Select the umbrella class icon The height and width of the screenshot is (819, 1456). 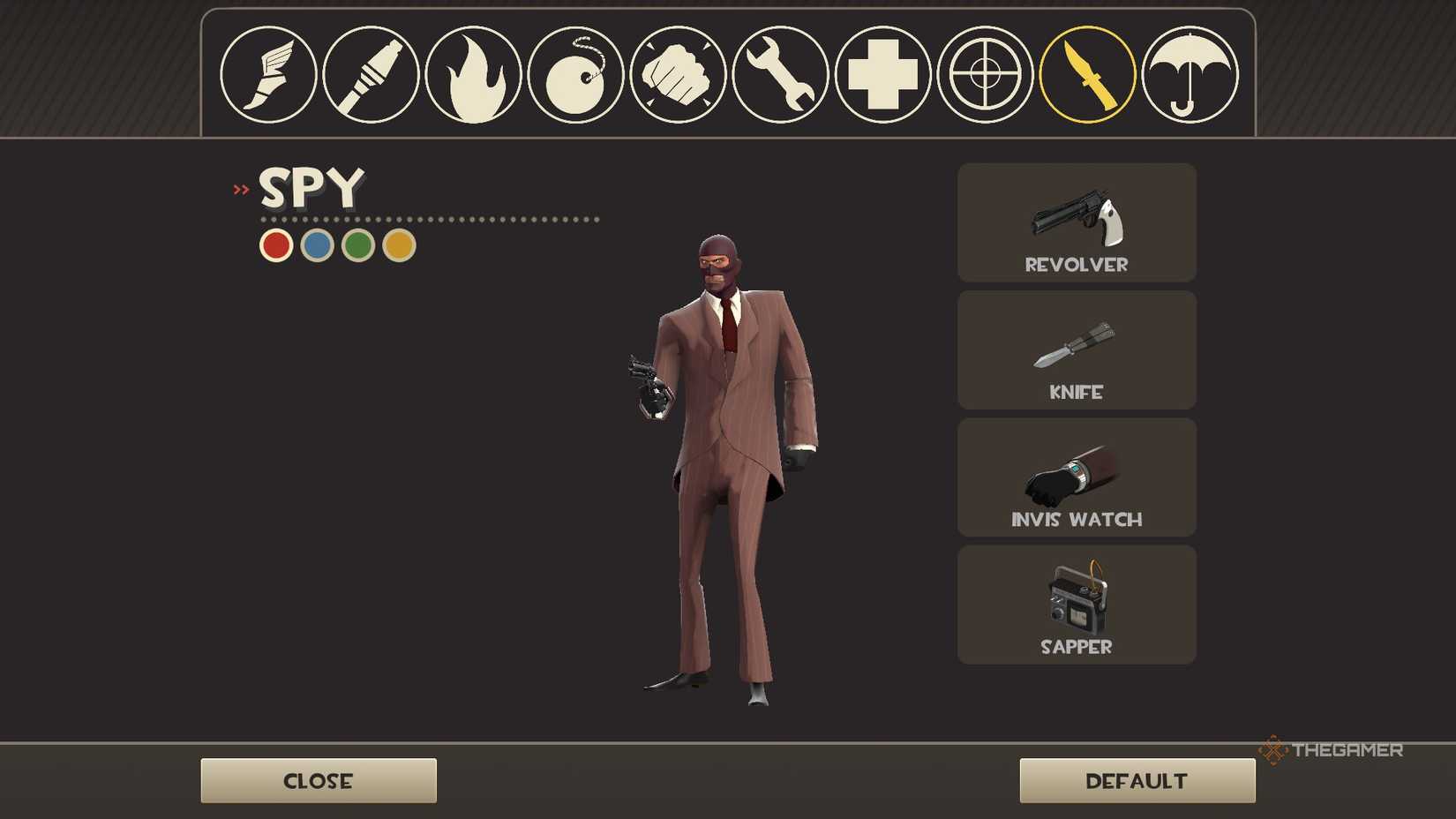[1190, 76]
